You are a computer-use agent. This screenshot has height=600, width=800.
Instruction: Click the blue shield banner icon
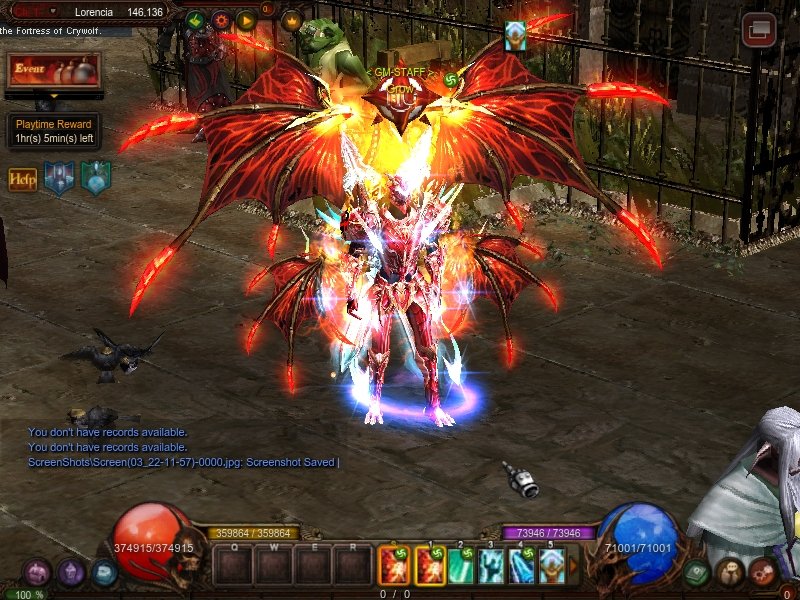58,178
